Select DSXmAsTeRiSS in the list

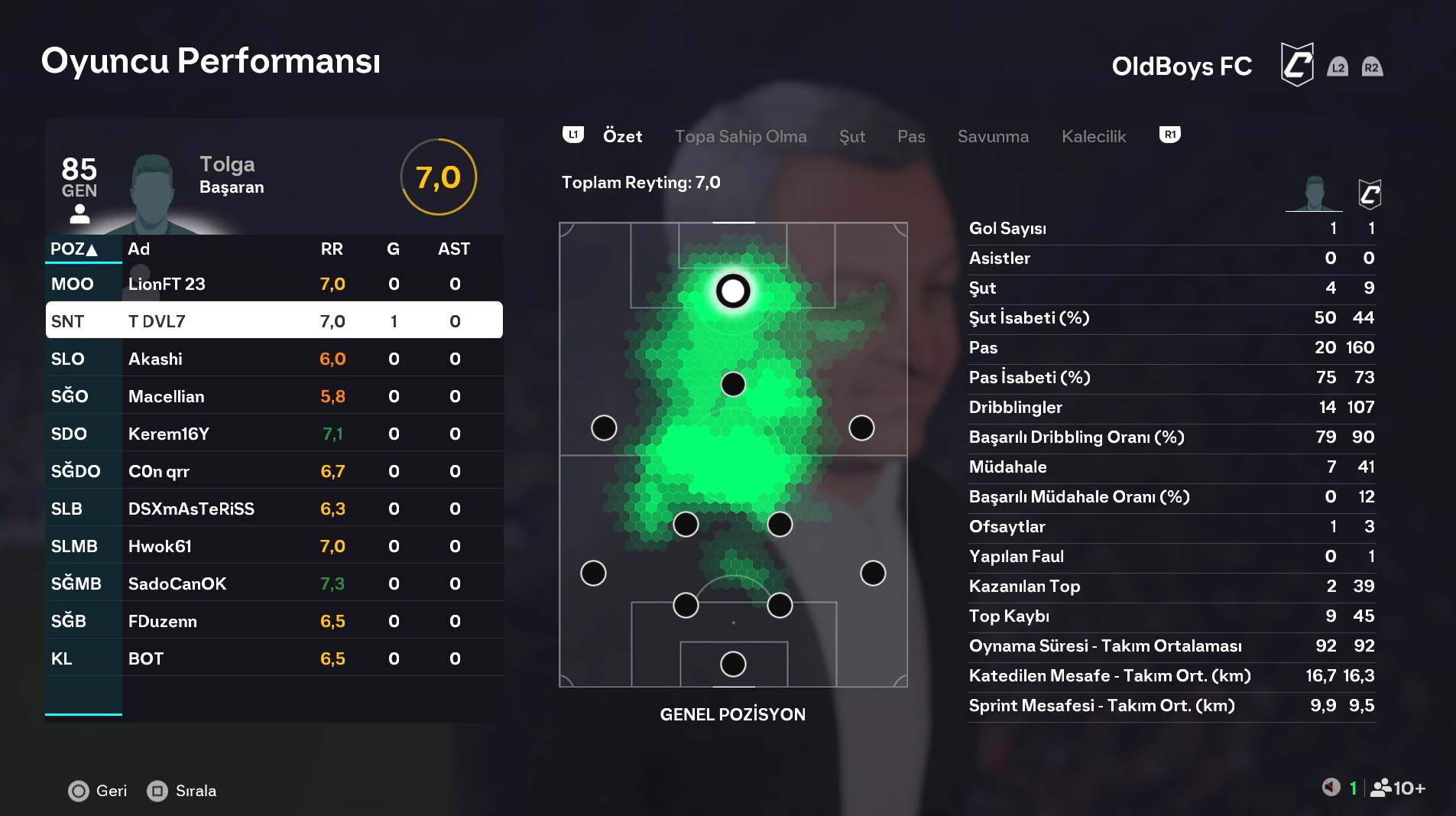tap(274, 509)
